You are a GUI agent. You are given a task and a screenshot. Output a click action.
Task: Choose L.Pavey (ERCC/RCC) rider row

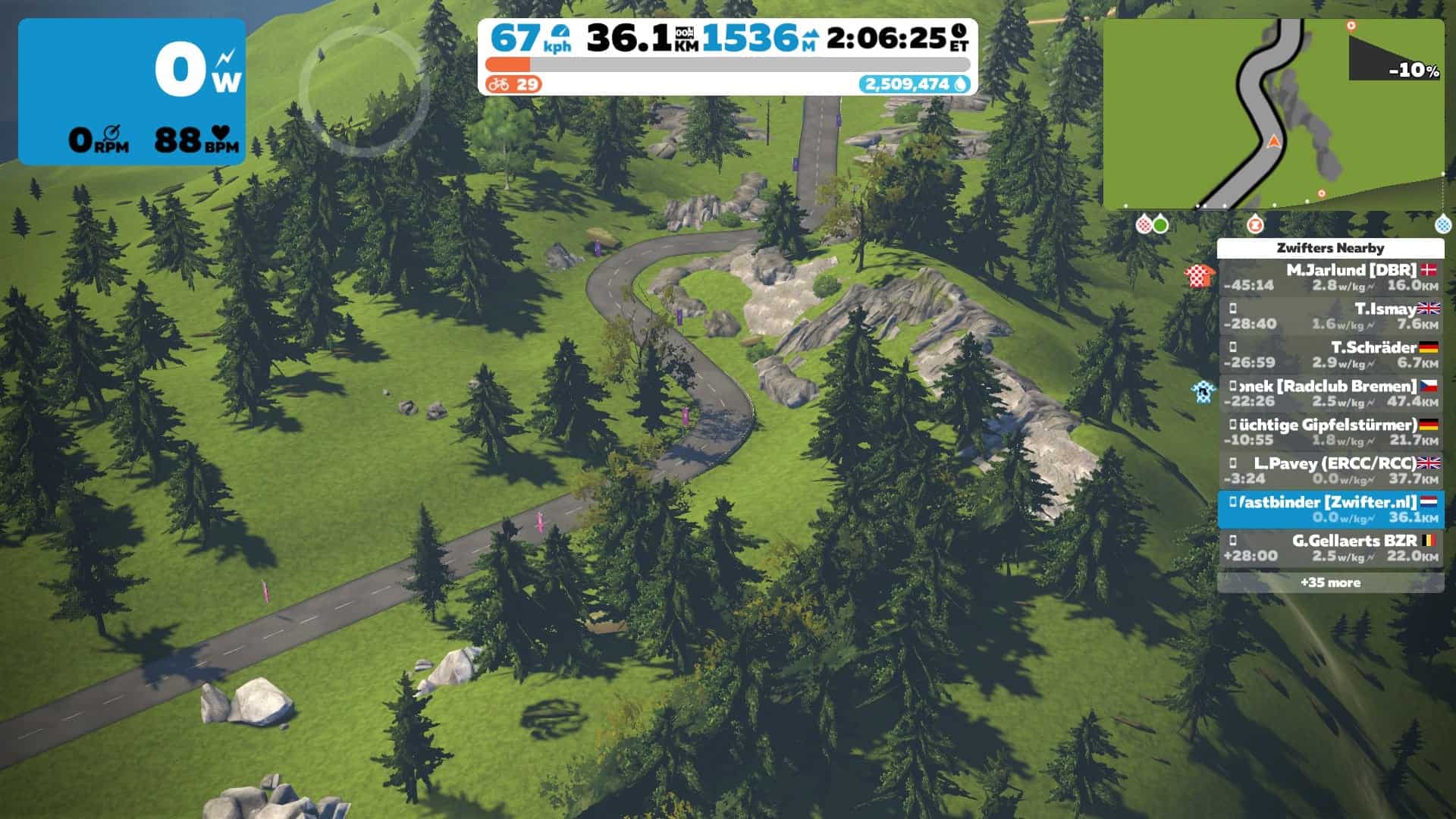[x=1330, y=471]
